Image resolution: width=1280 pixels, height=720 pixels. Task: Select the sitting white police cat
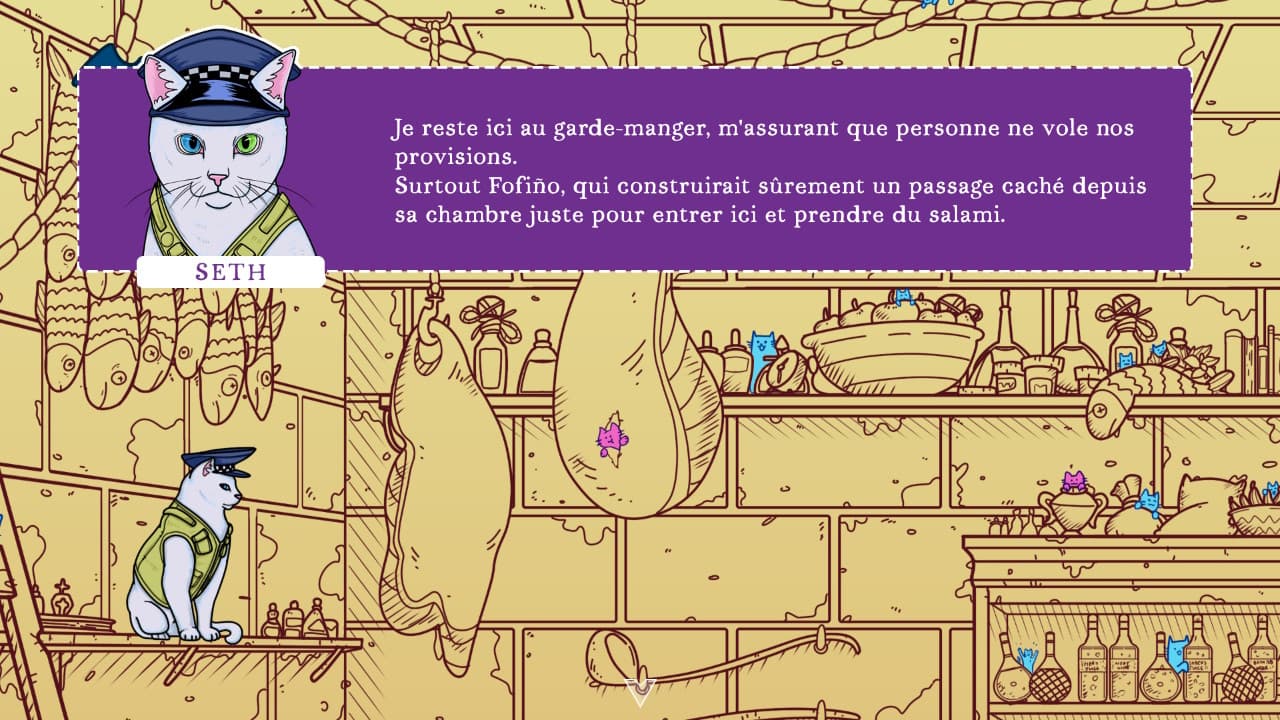[195, 550]
